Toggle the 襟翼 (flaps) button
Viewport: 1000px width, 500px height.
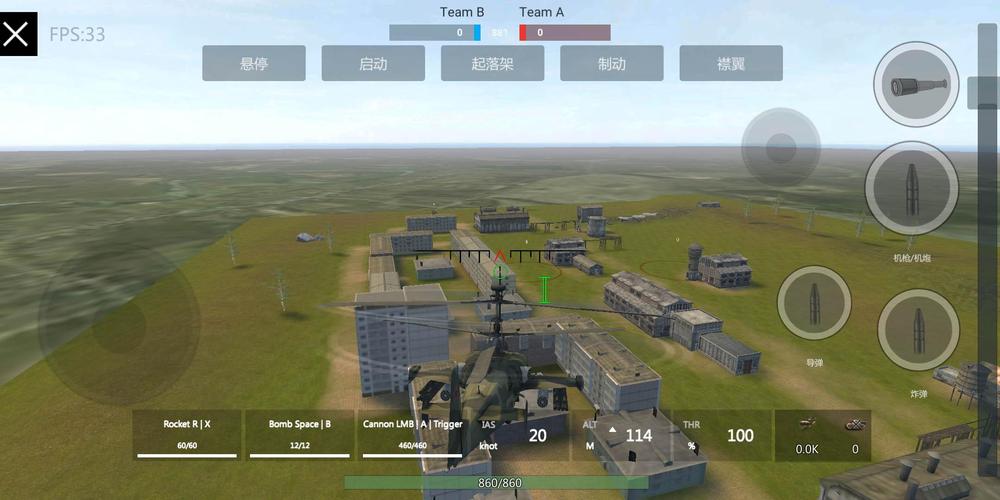click(730, 63)
